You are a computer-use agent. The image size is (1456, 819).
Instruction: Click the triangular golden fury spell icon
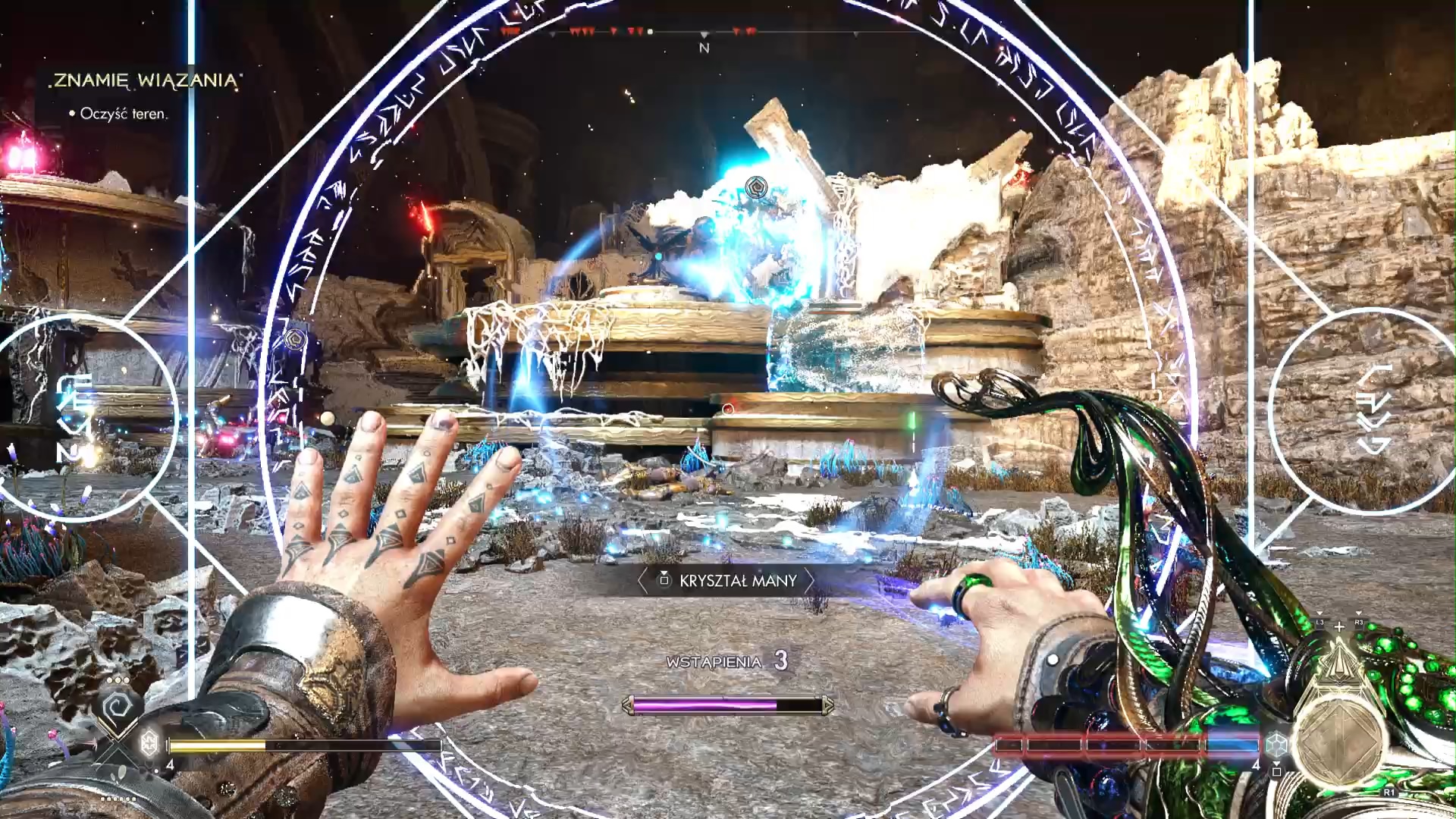[1339, 661]
